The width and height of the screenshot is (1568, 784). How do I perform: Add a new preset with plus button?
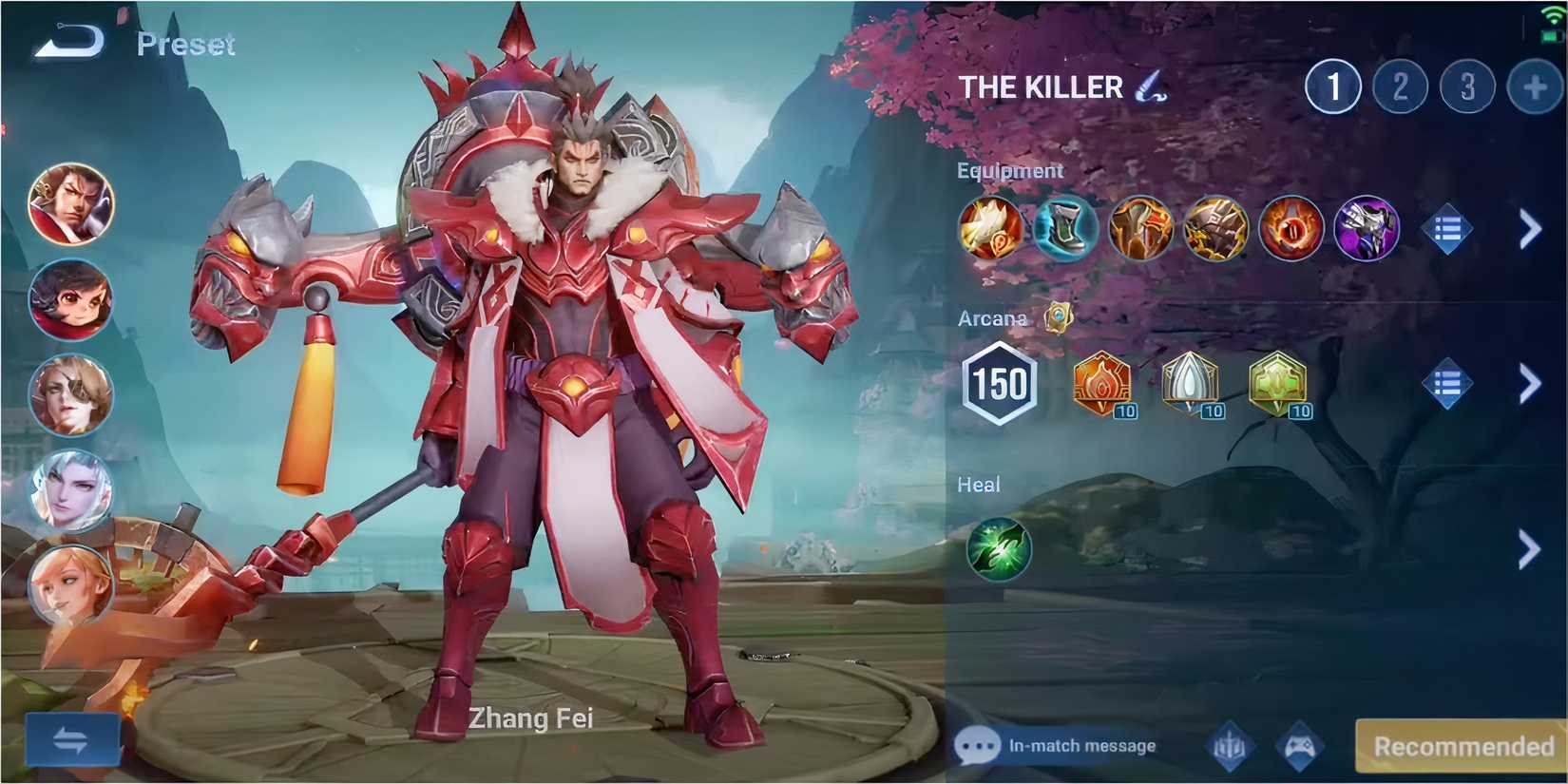click(1534, 86)
